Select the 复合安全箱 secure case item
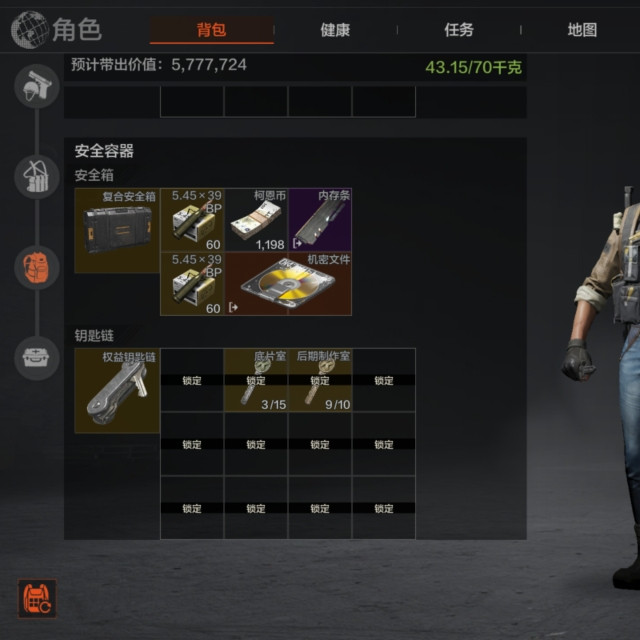 point(117,230)
